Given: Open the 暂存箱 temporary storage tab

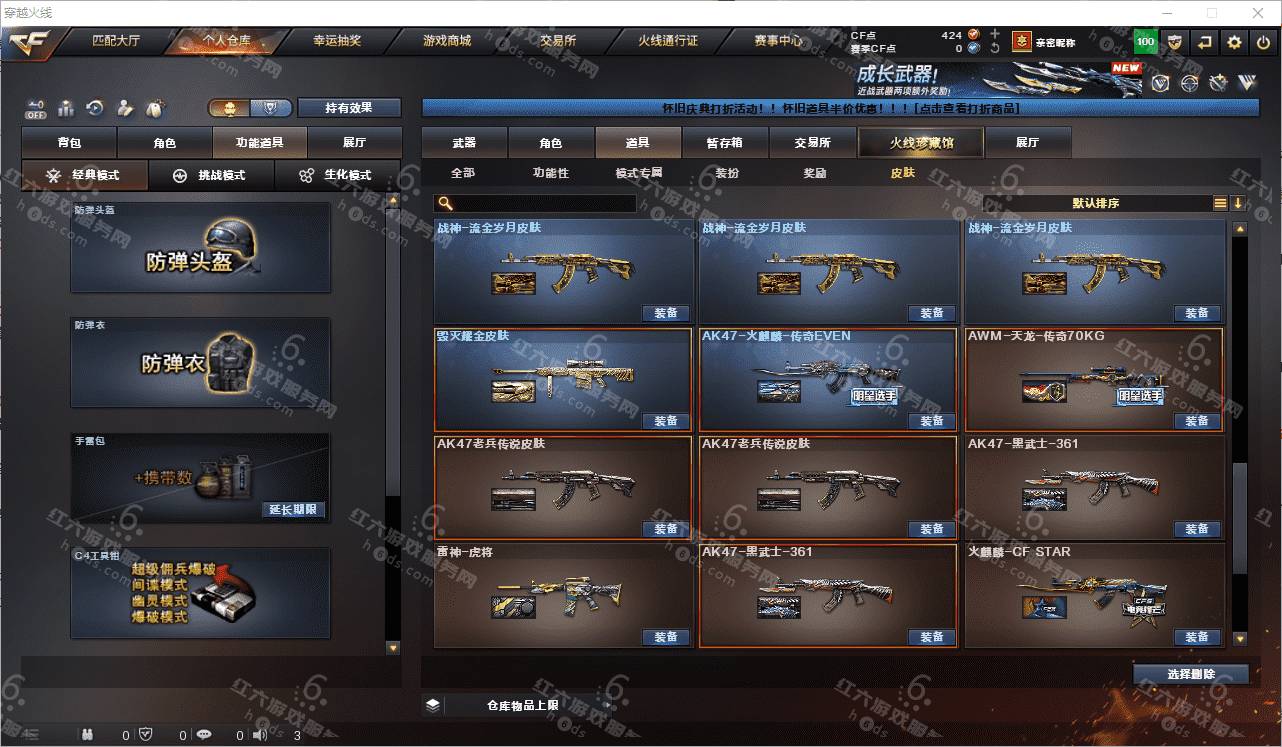Looking at the screenshot, I should [x=724, y=143].
